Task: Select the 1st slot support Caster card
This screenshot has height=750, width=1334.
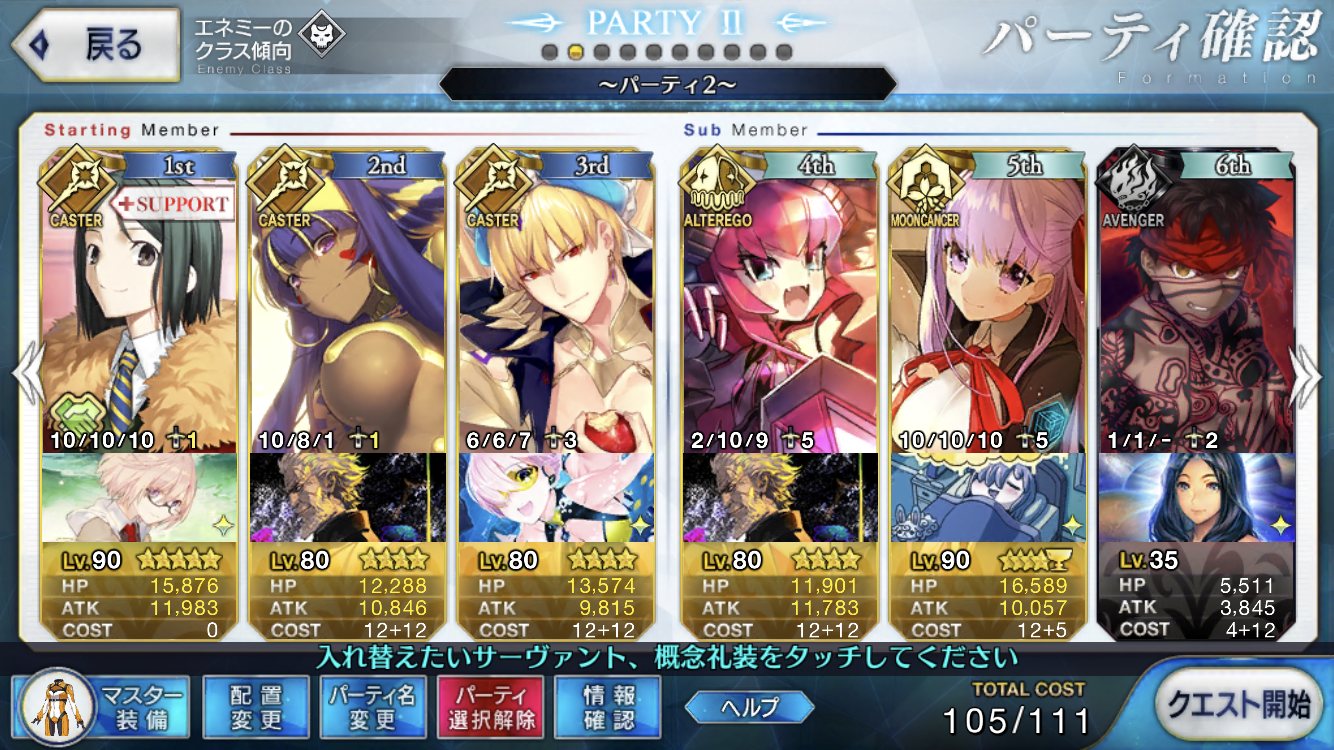Action: [x=140, y=310]
